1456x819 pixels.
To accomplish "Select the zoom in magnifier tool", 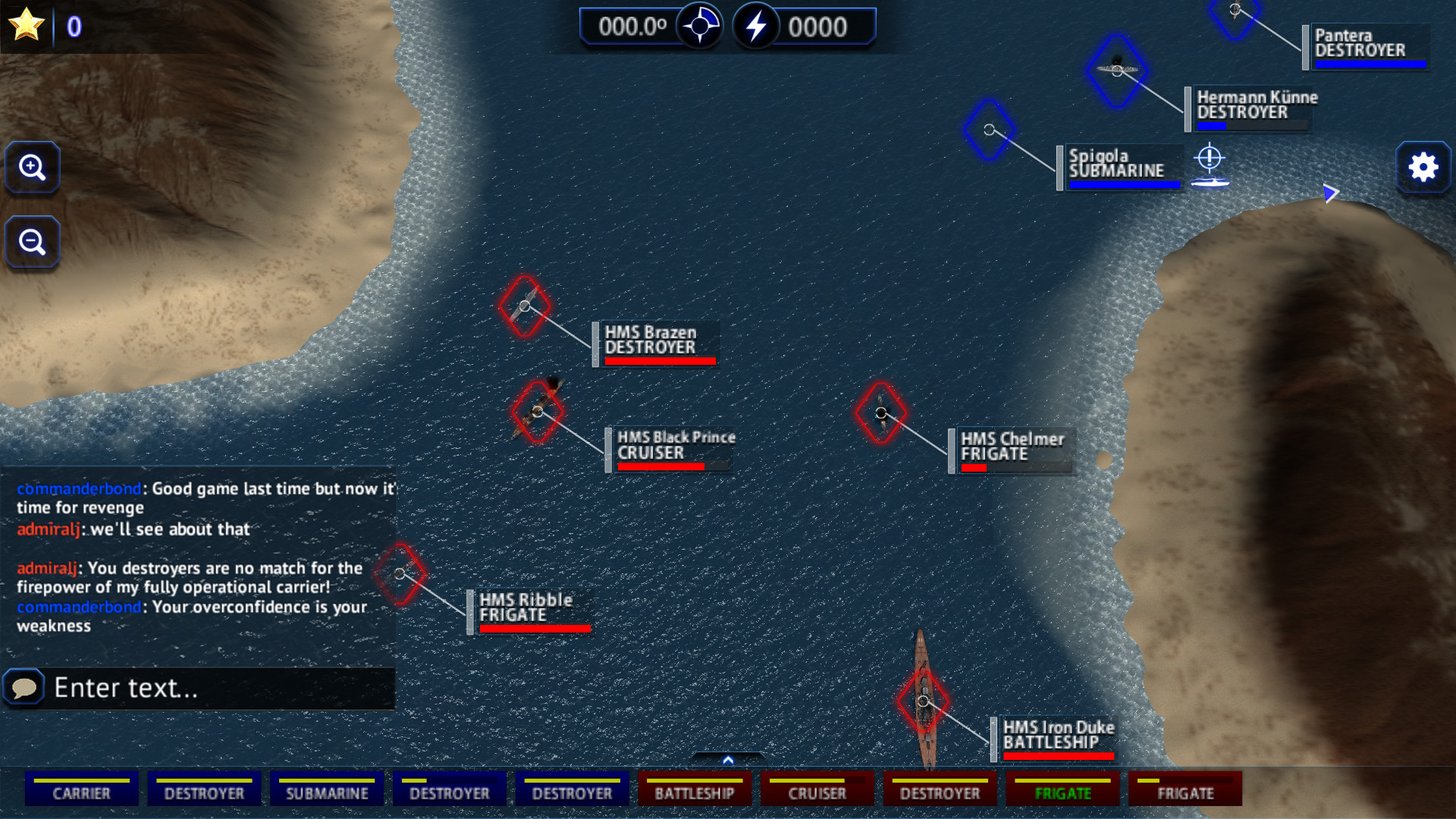I will [x=32, y=168].
